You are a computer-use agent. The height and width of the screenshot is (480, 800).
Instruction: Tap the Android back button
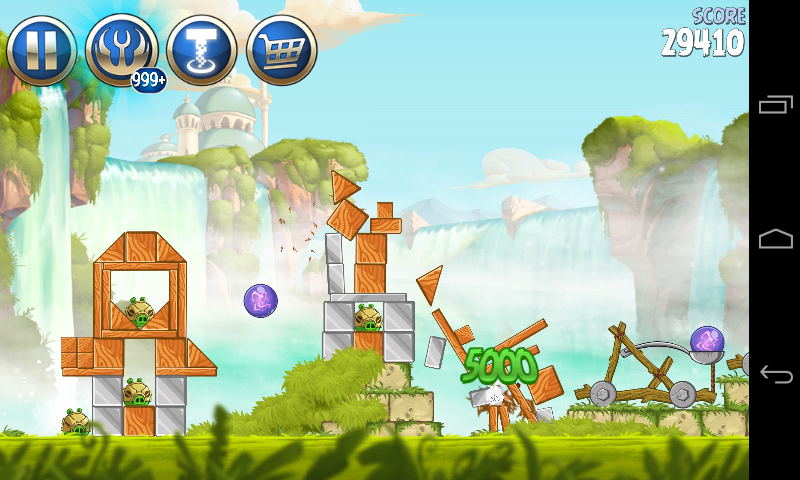pos(776,374)
